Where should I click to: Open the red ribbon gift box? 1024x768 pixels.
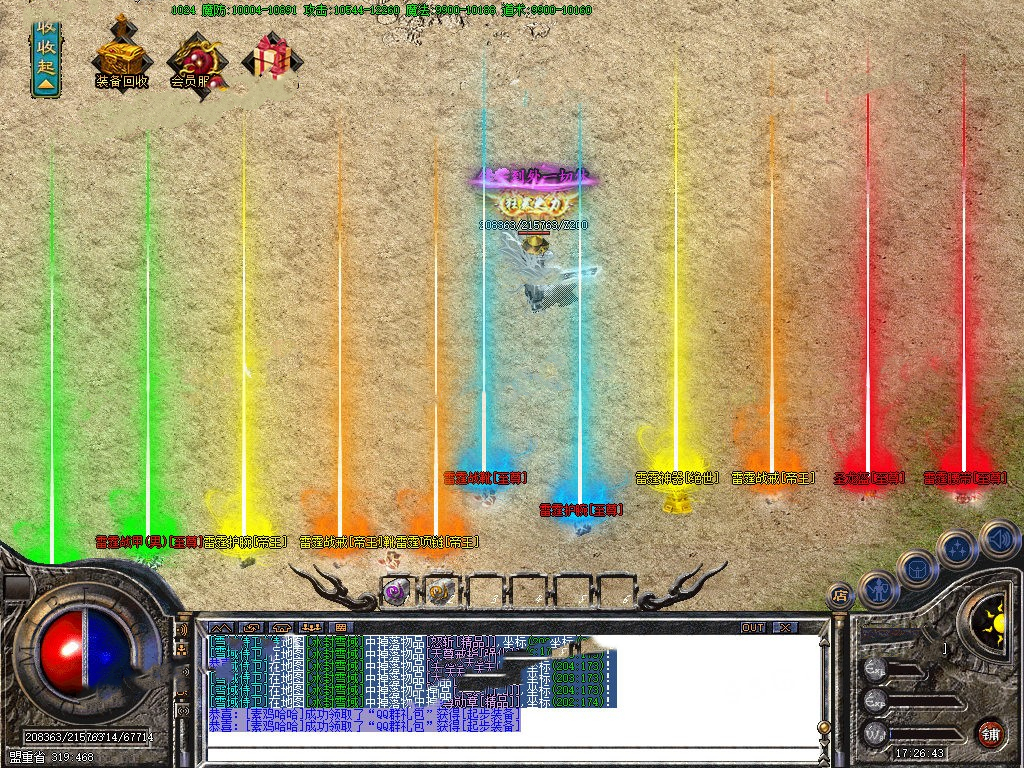[x=268, y=58]
